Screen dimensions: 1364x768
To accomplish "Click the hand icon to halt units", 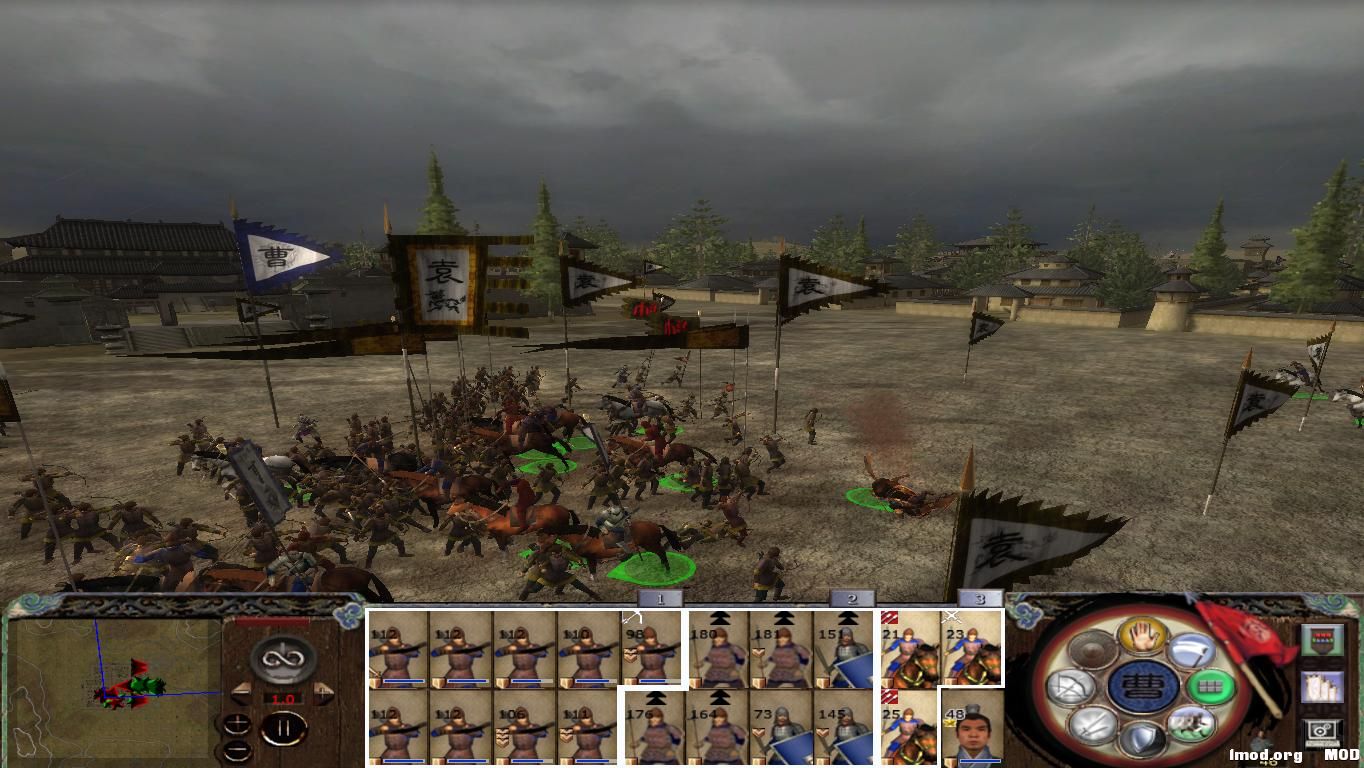I will 1141,635.
